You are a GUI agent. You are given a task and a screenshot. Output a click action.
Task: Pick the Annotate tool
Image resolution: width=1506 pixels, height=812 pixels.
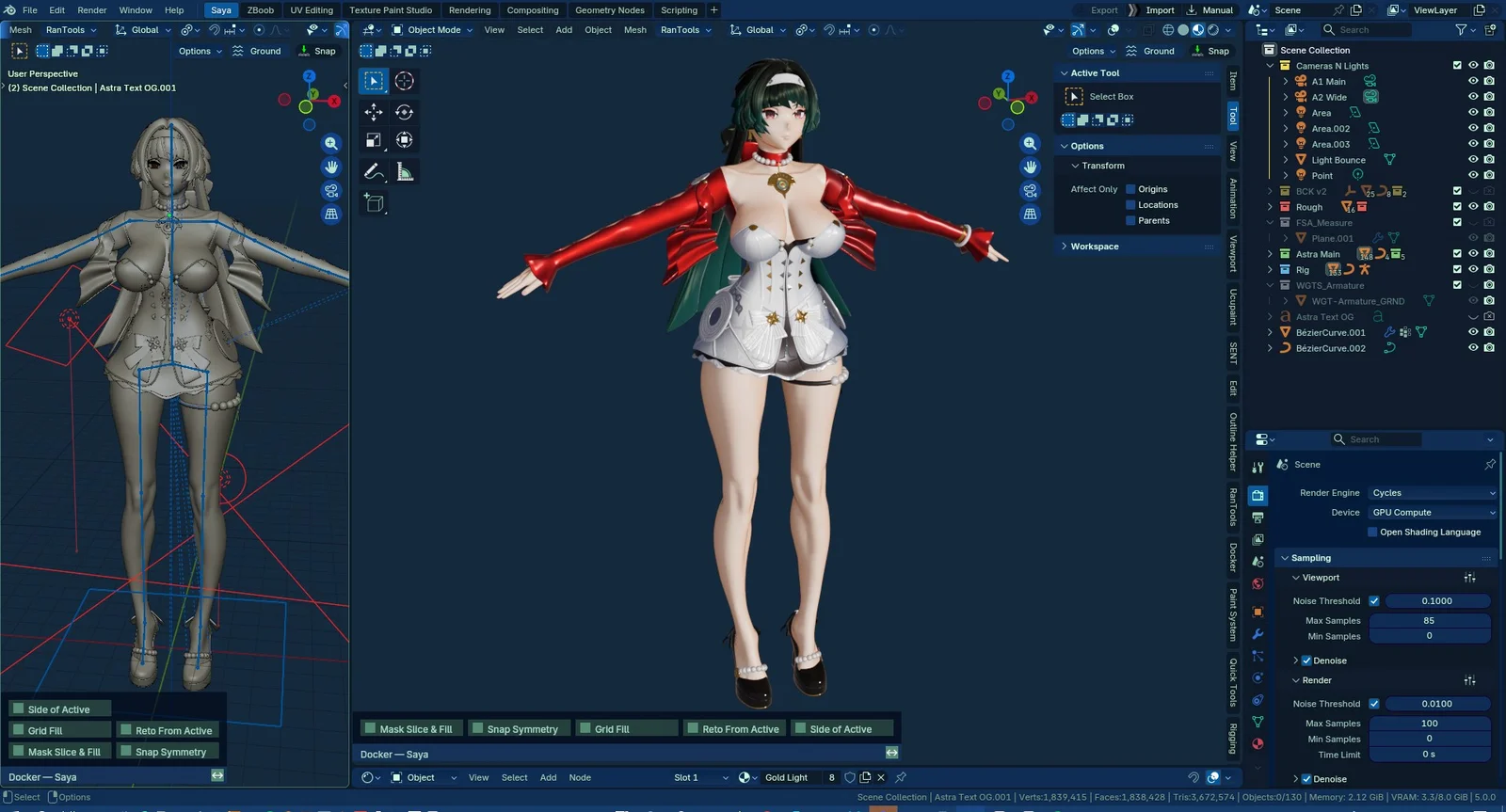coord(374,171)
